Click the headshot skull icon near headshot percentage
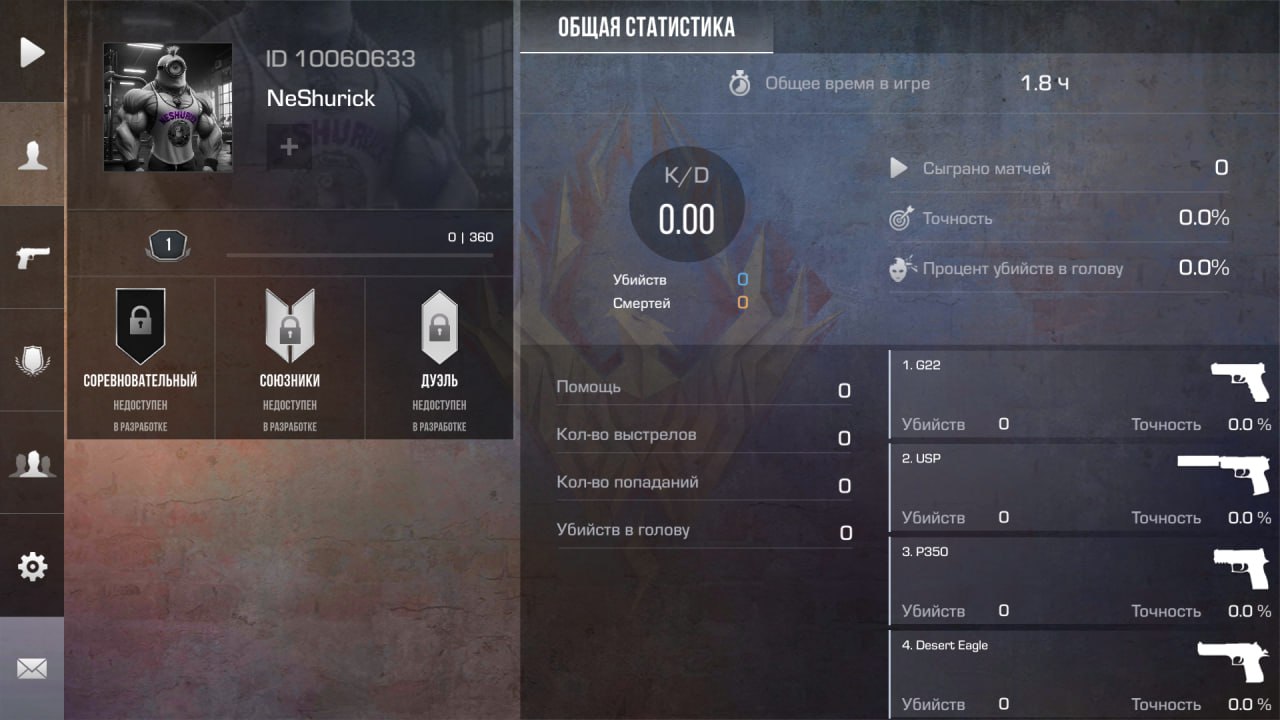This screenshot has width=1280, height=720. 899,267
